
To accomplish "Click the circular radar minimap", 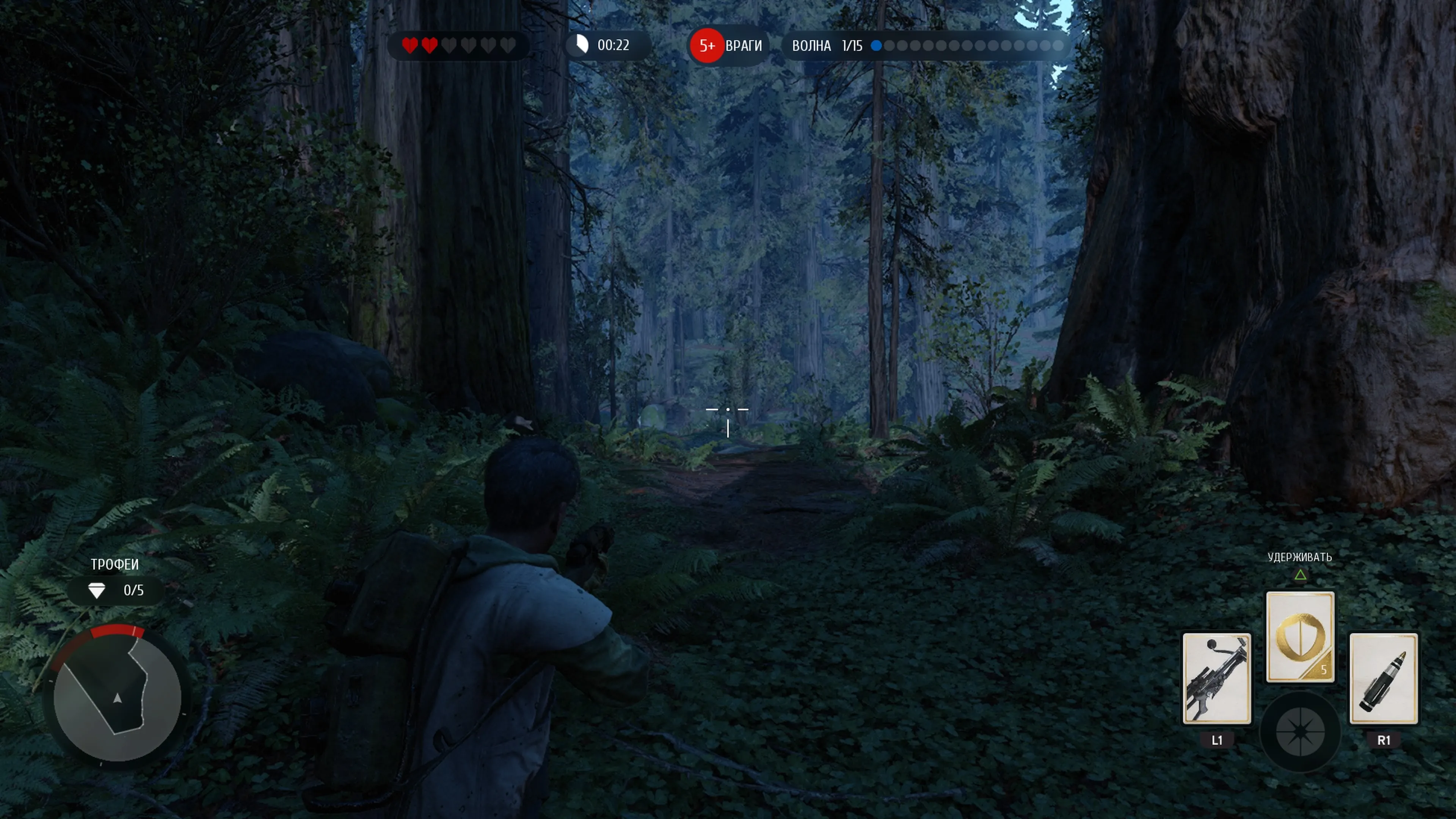I will tap(118, 698).
